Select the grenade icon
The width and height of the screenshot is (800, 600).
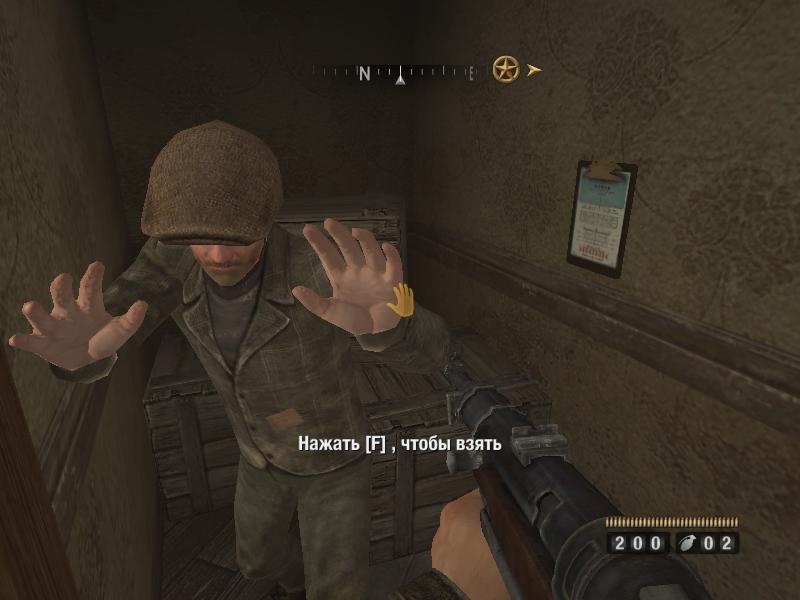tap(690, 543)
